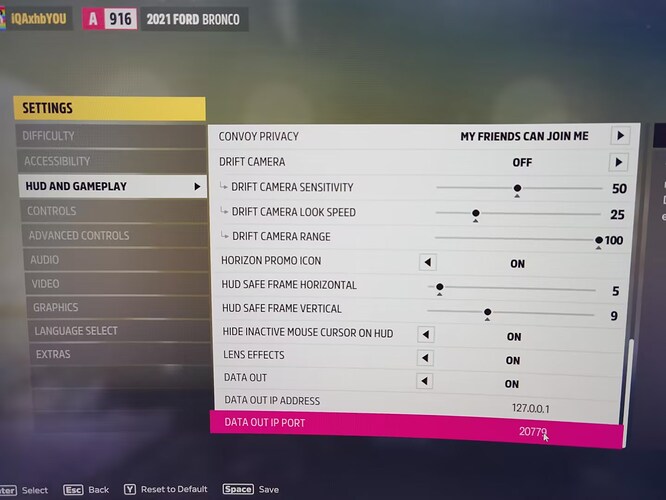This screenshot has width=666, height=500.
Task: Switch to the Accessibility section
Action: point(57,161)
